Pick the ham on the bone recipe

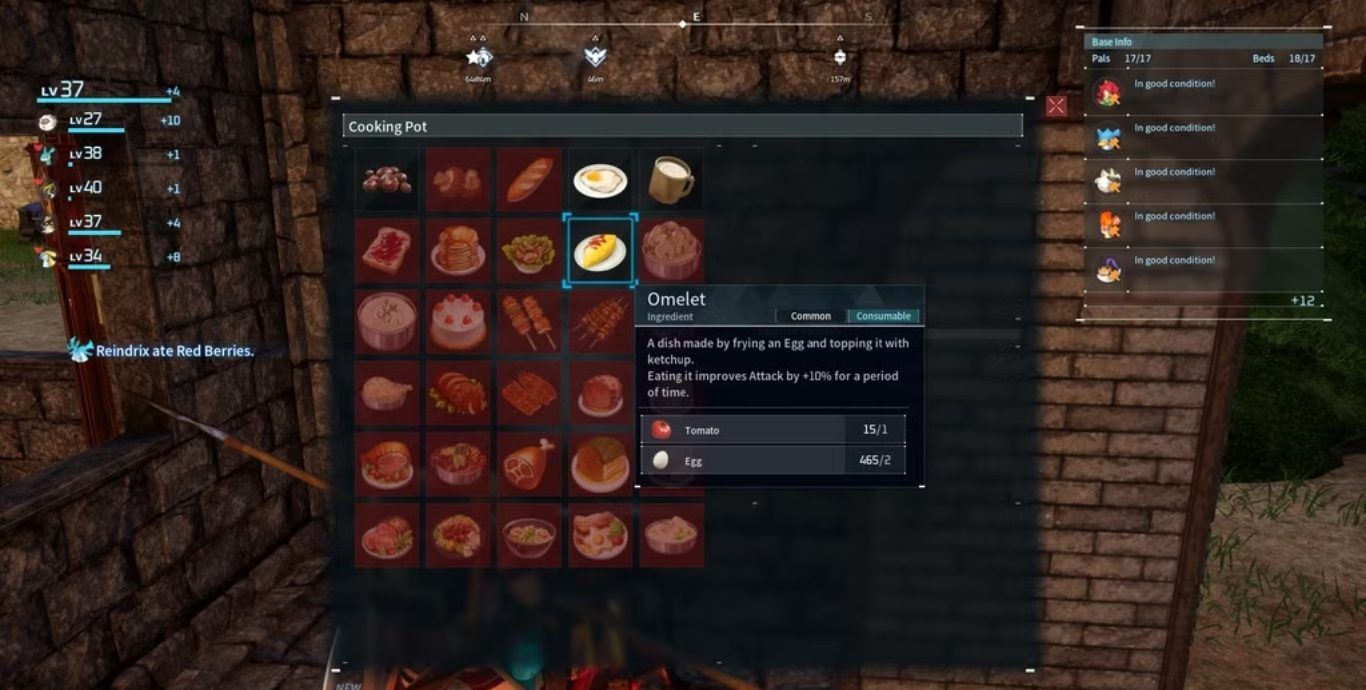coord(529,463)
